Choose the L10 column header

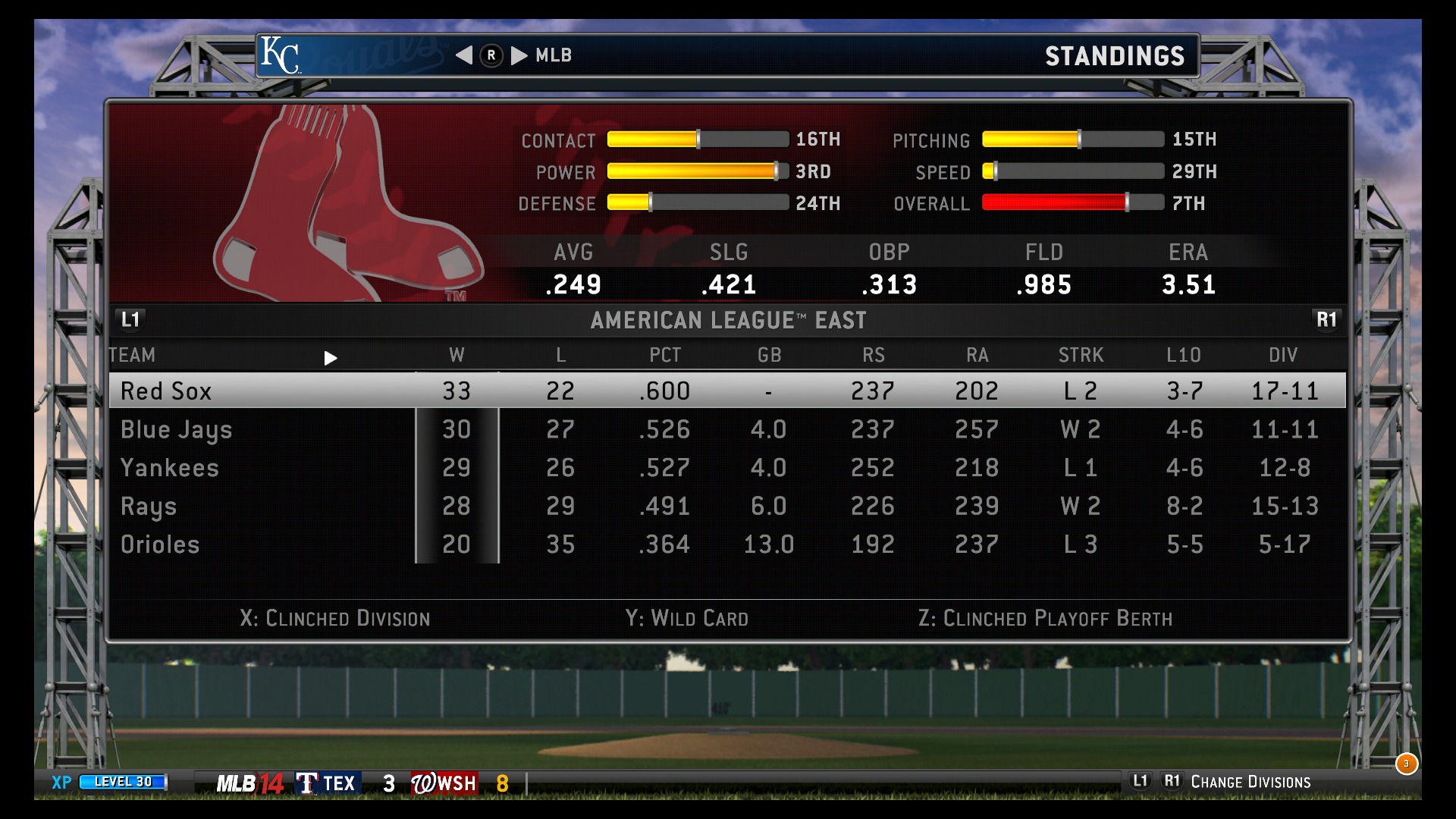(1184, 355)
